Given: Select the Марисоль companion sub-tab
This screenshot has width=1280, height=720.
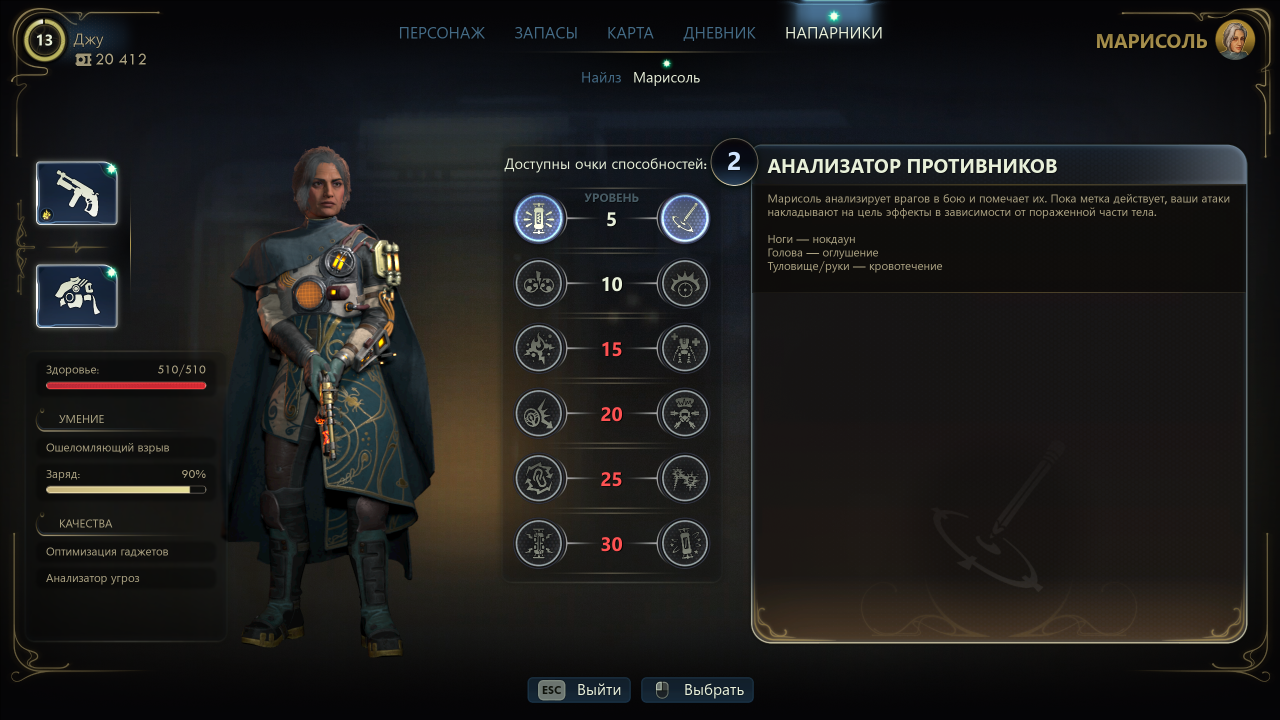Looking at the screenshot, I should pyautogui.click(x=666, y=77).
